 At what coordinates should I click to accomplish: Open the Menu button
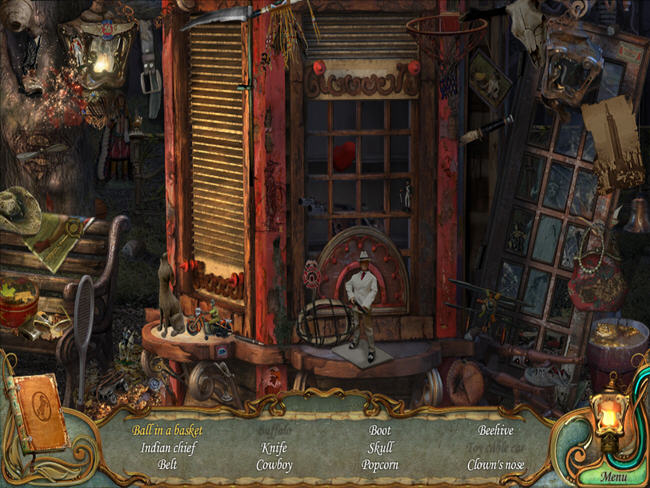pos(614,476)
